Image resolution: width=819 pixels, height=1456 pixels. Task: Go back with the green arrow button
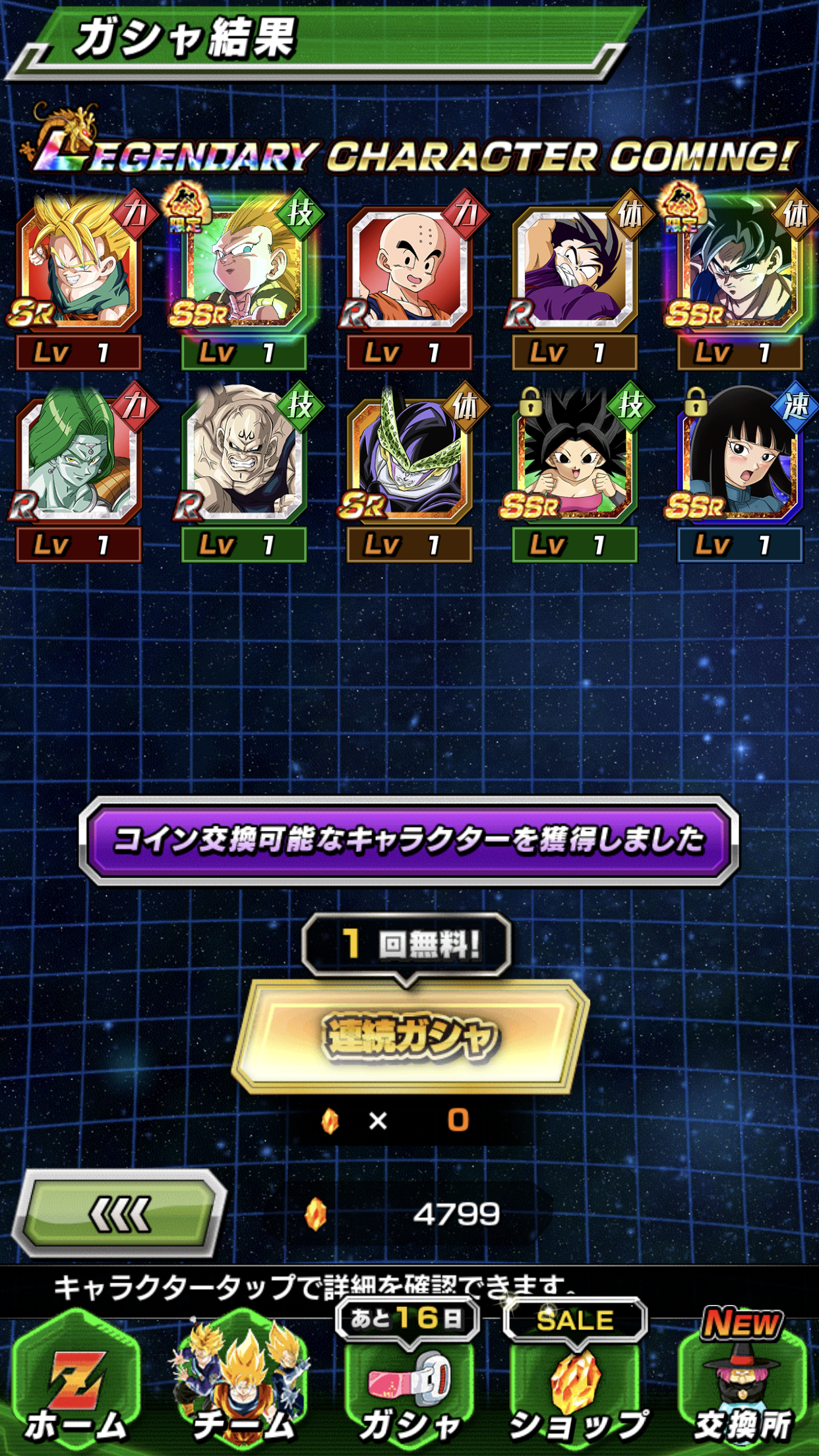pyautogui.click(x=120, y=1213)
